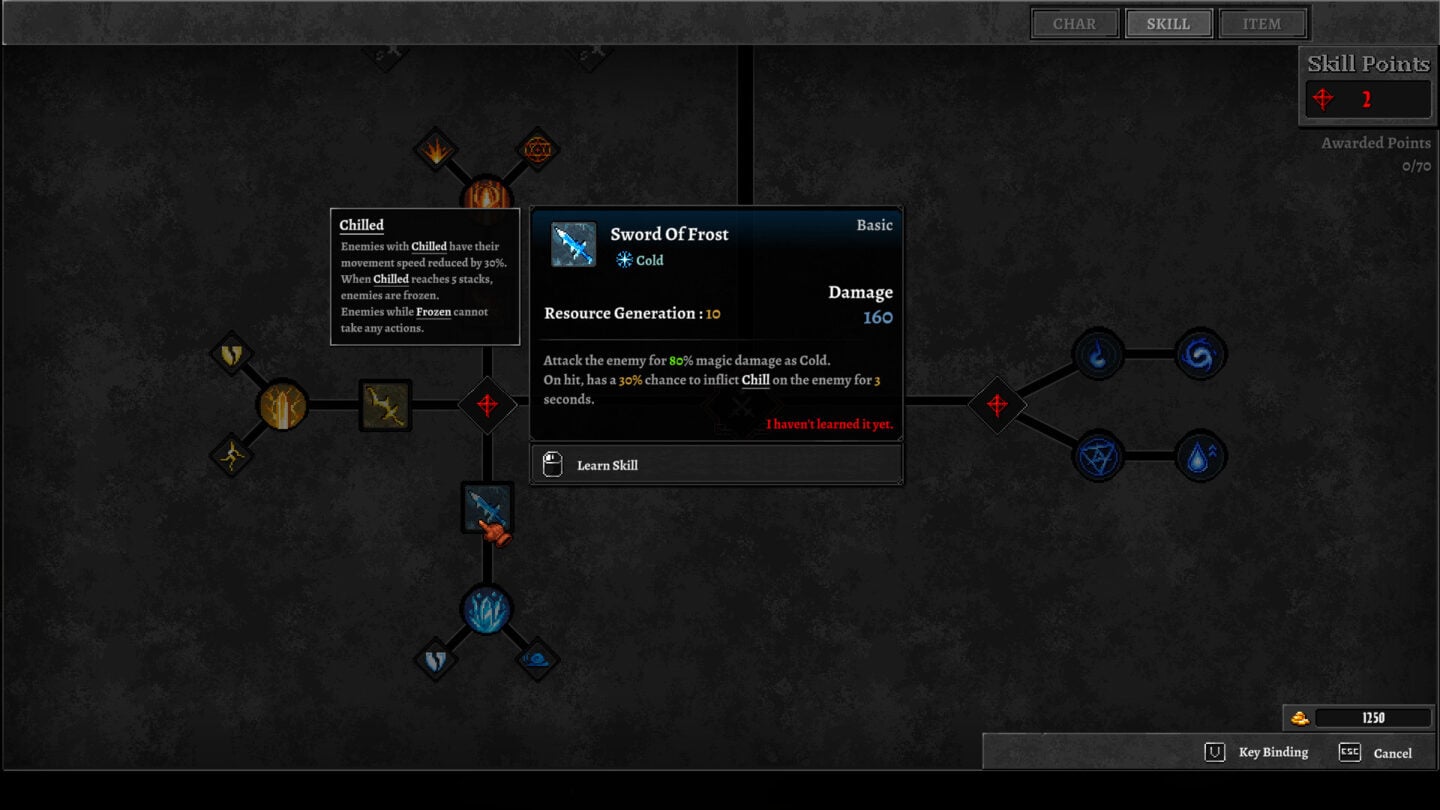
Task: Click the dark sword square skill node
Action: click(x=384, y=404)
